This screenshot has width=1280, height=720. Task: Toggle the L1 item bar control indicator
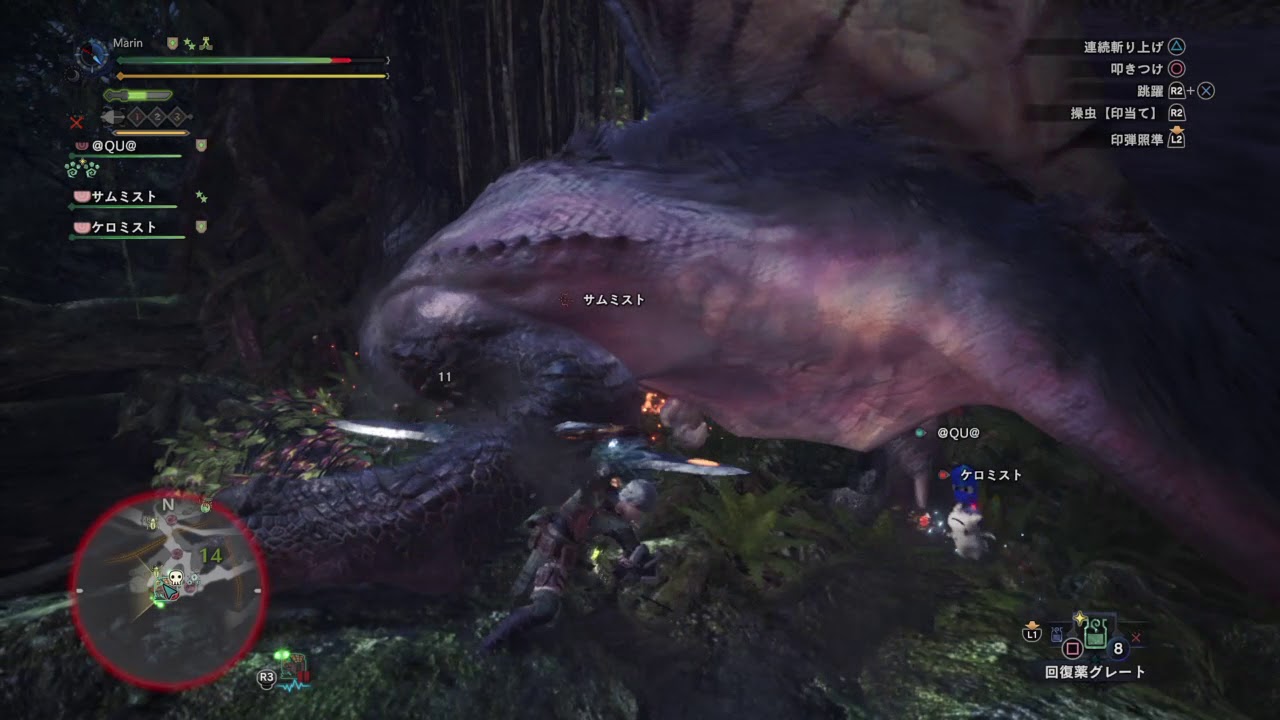pos(1031,634)
